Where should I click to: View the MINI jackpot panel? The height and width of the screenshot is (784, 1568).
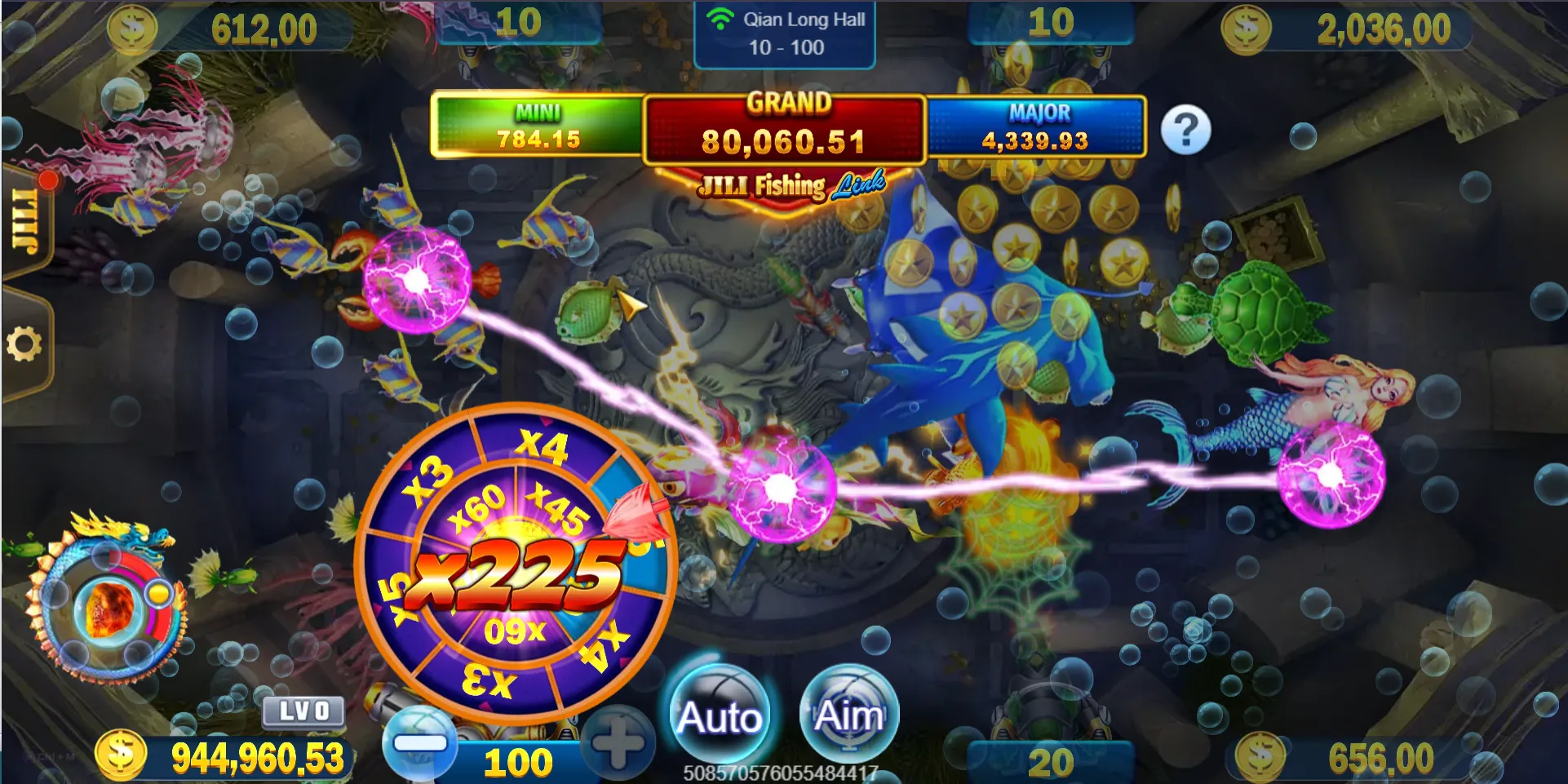pos(538,126)
